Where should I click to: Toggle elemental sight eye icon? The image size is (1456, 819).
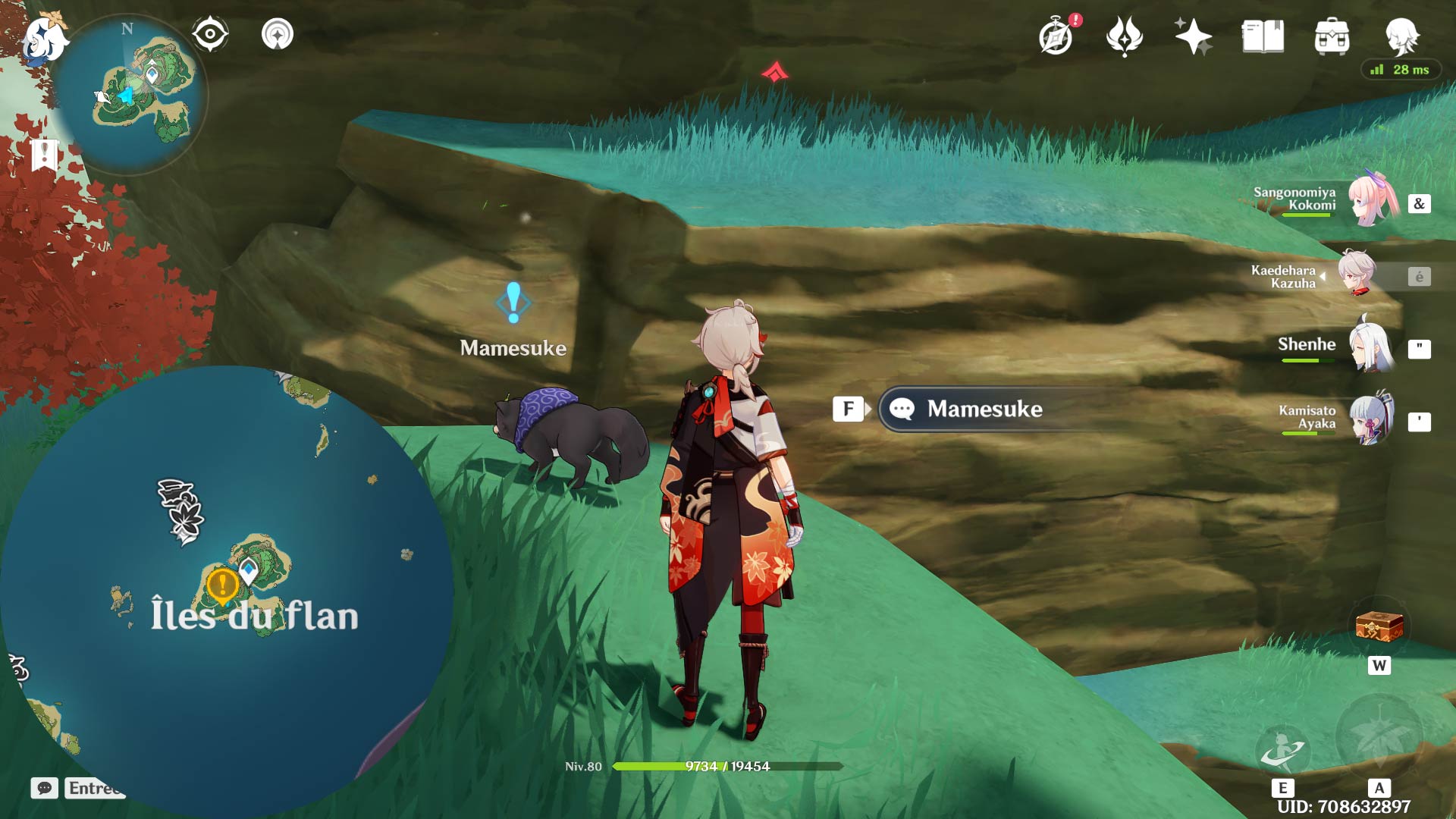click(210, 35)
